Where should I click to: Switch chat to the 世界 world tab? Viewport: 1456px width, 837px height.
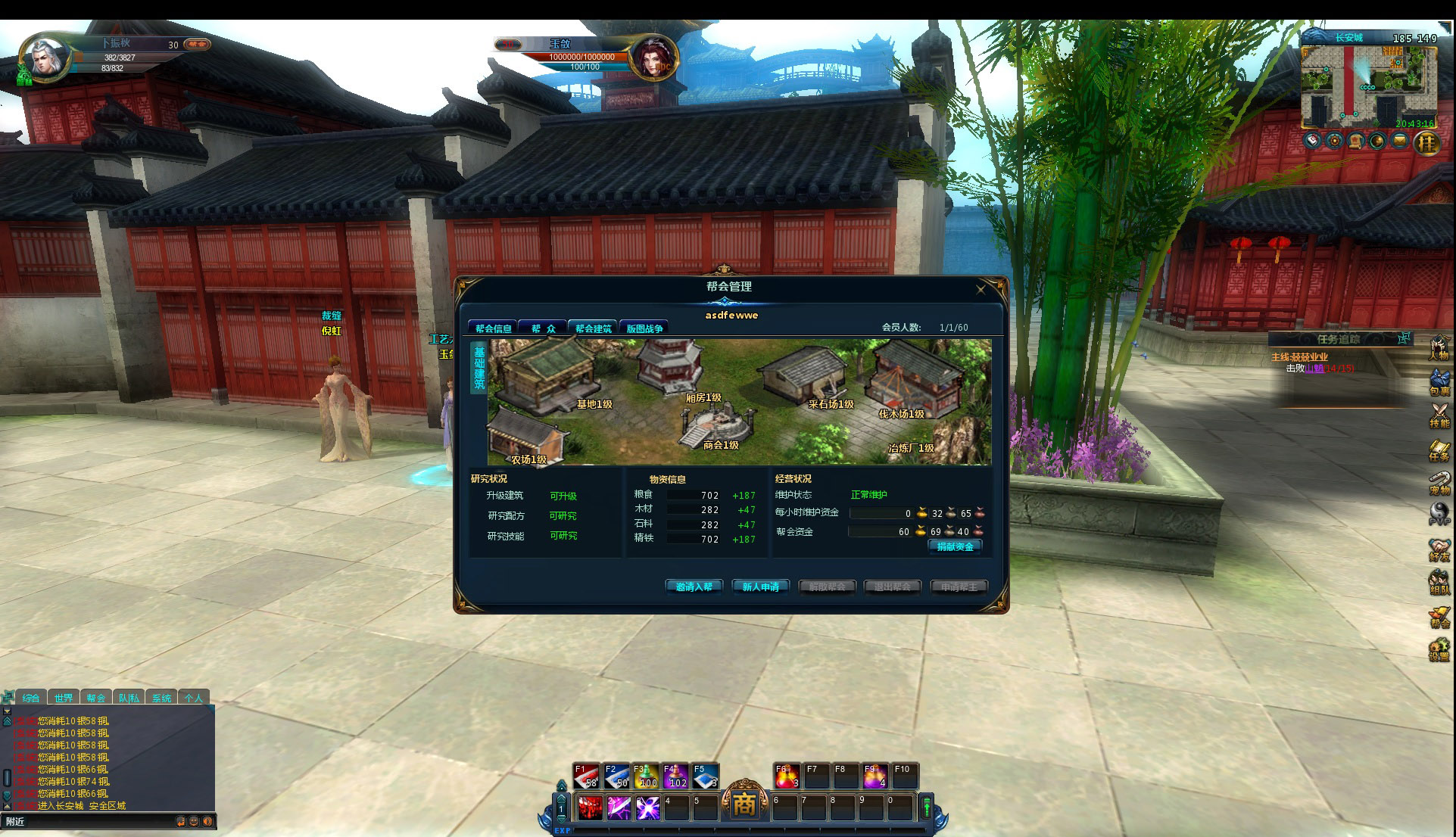[64, 698]
